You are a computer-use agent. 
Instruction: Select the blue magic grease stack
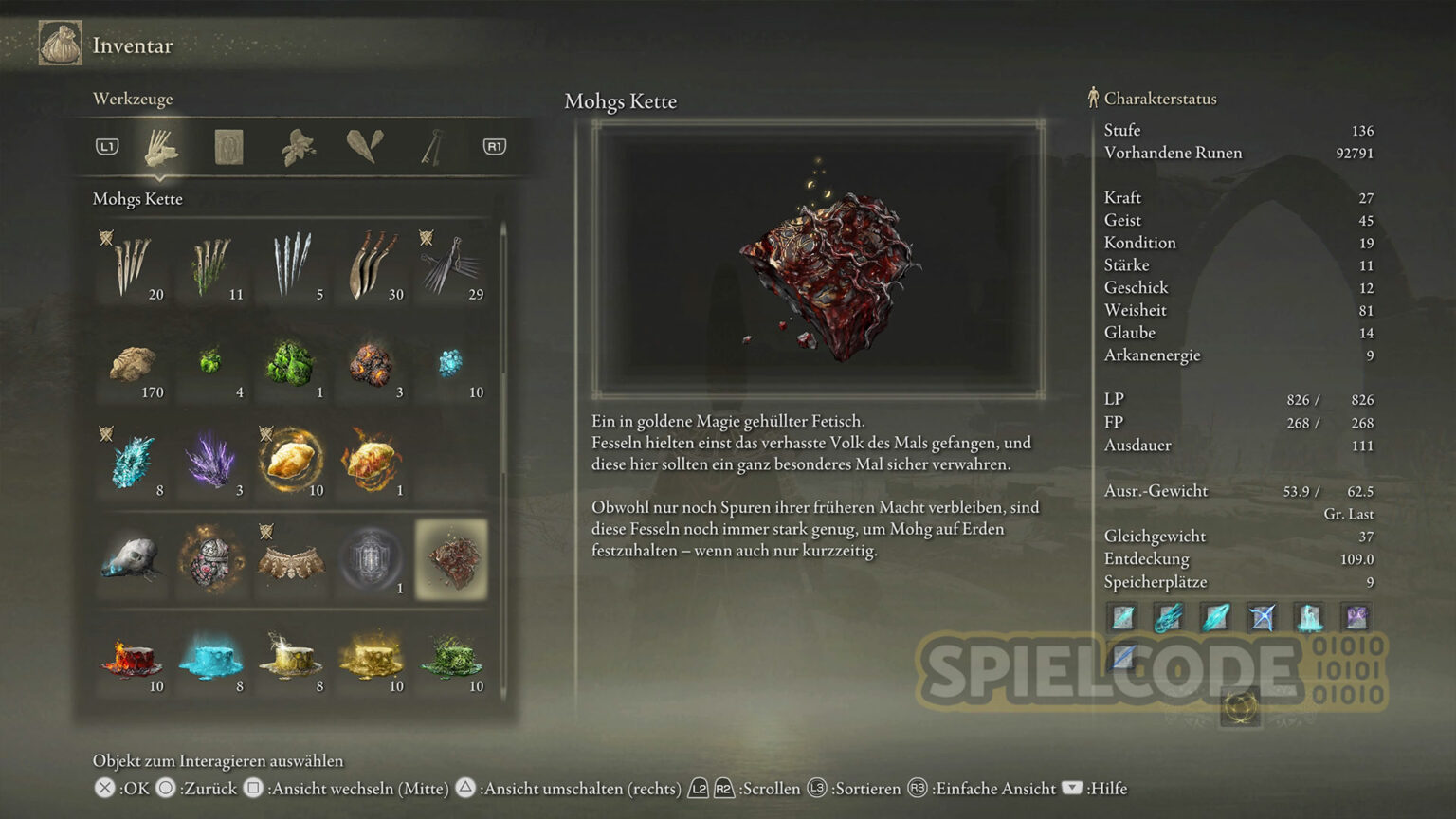click(211, 659)
